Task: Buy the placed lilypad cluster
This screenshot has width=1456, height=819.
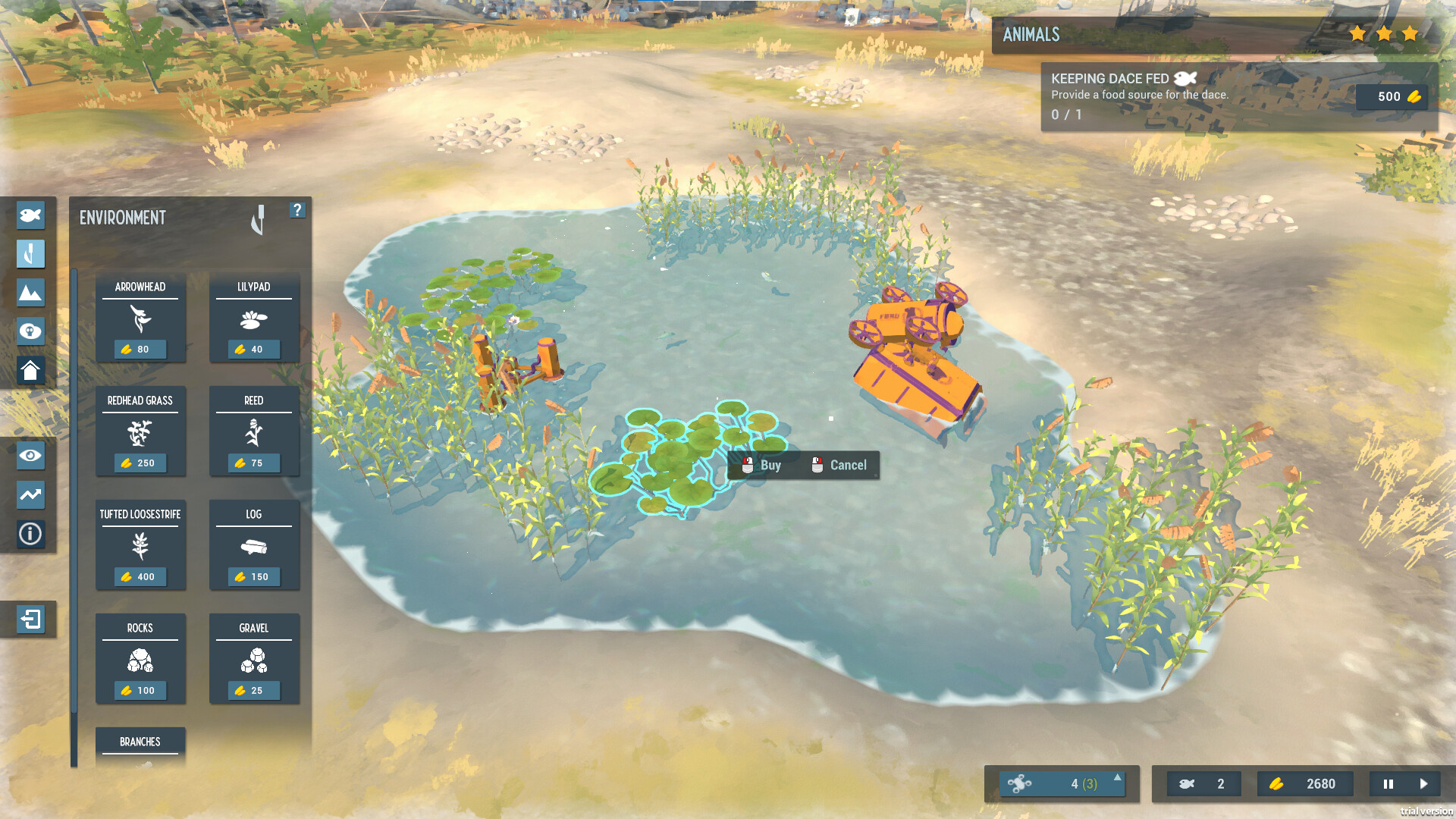Action: (763, 465)
